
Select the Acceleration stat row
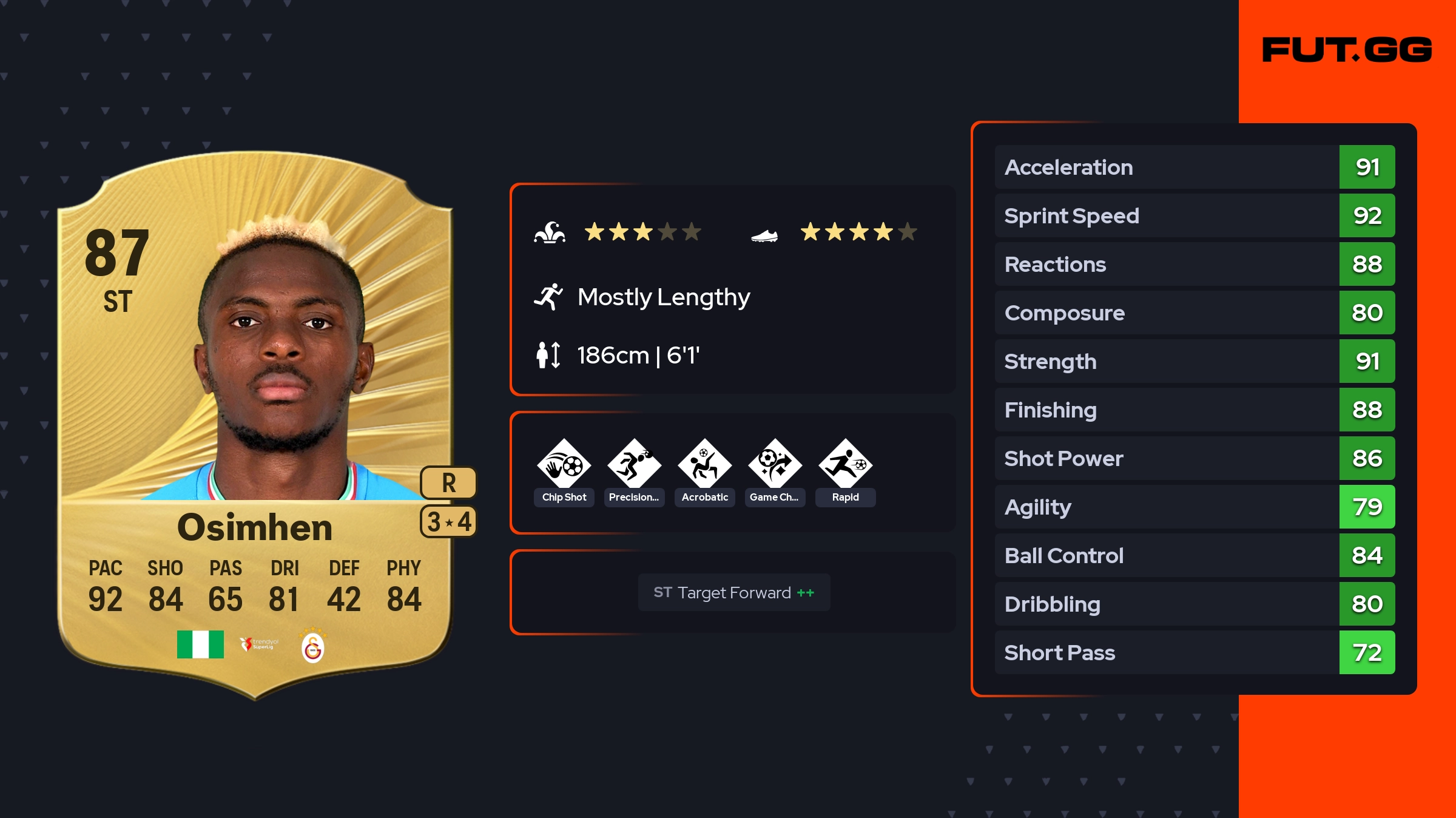coord(1194,167)
